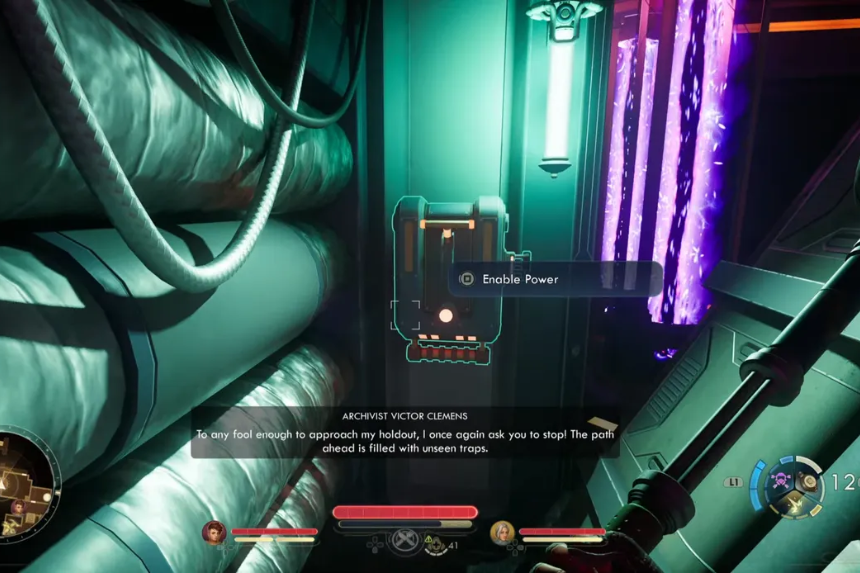Click the crossed-tools emblem below the health bar
860x573 pixels.
404,540
